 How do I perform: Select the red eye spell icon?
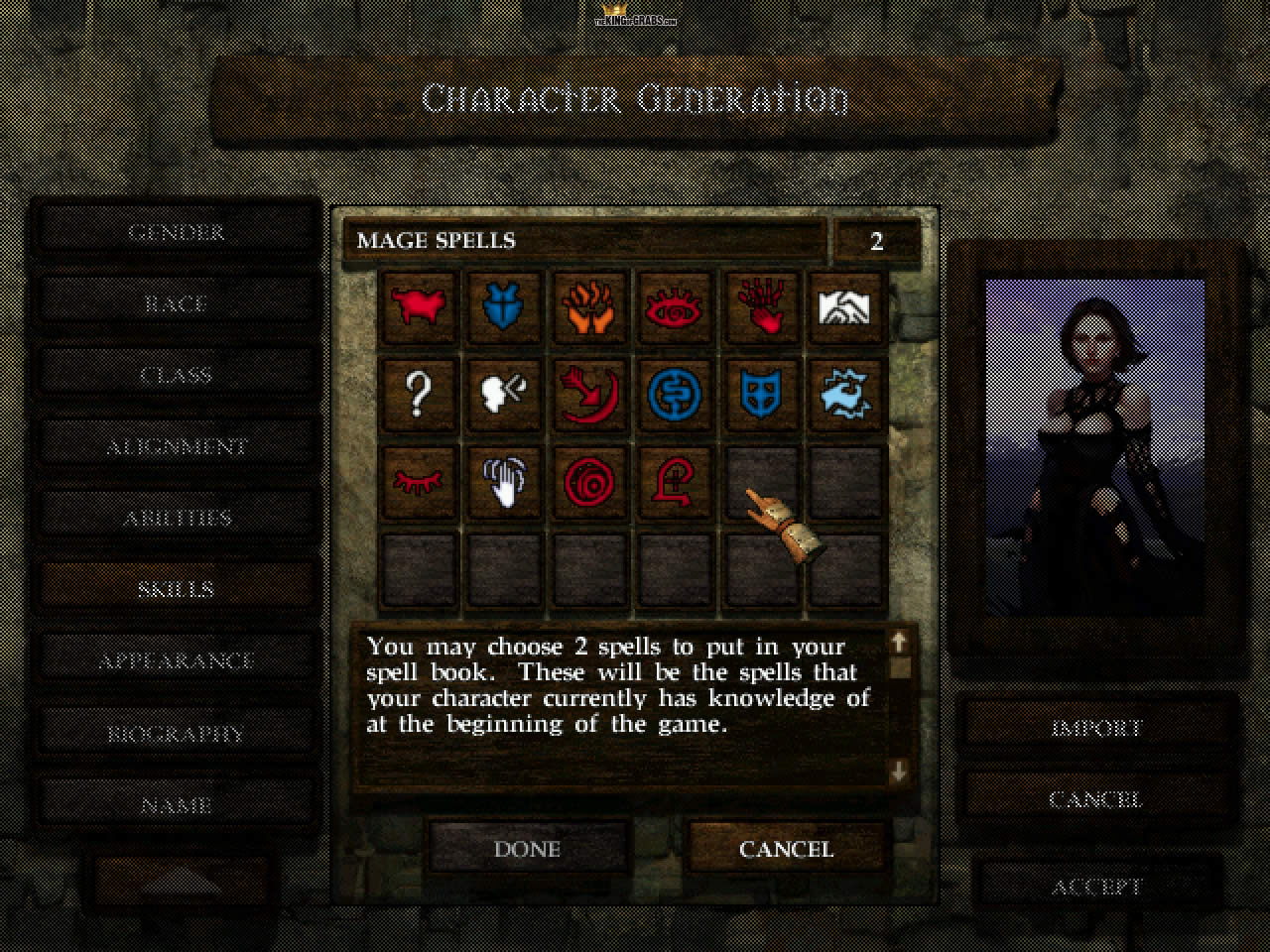coord(676,308)
